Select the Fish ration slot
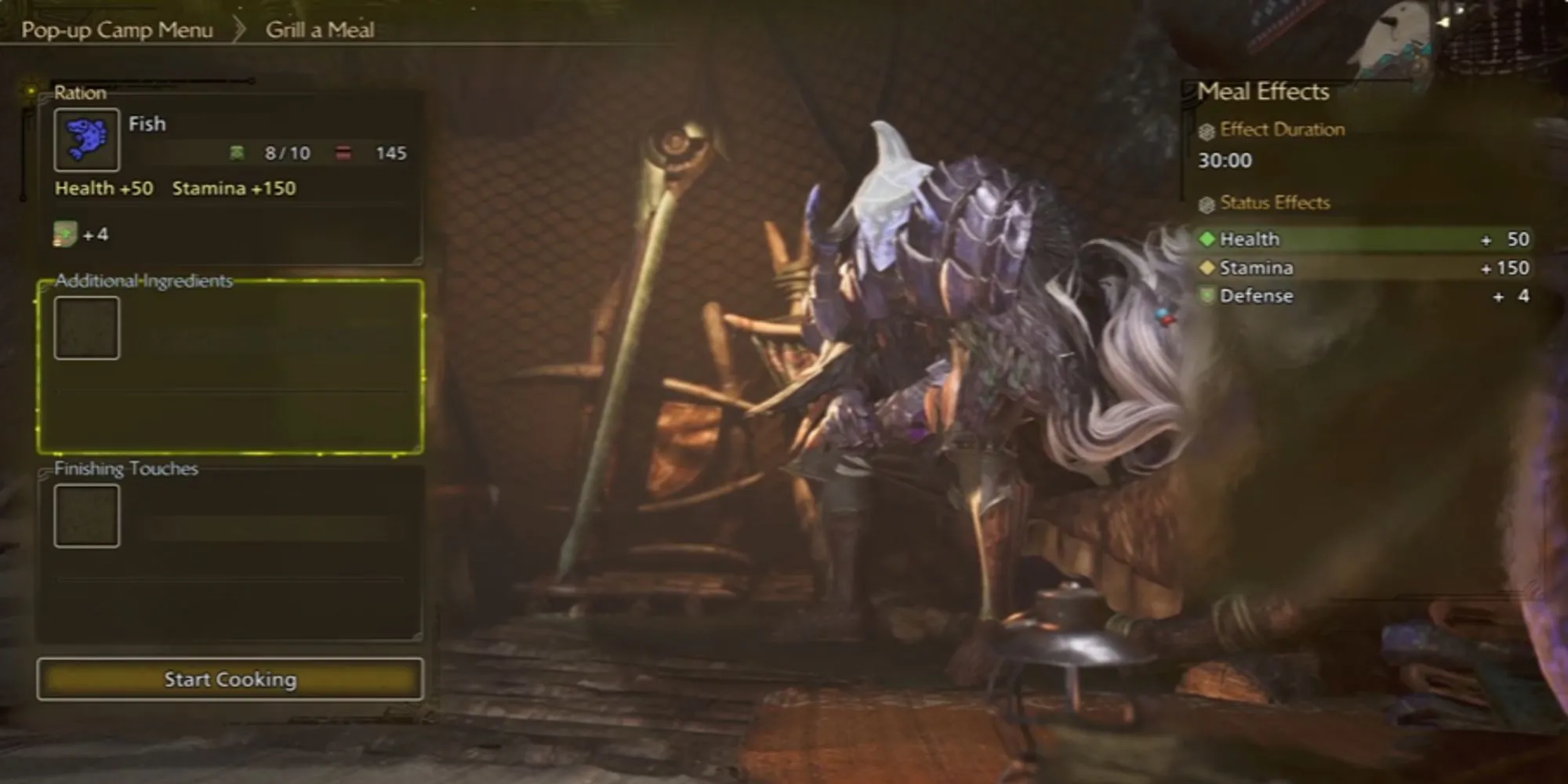 pos(87,140)
